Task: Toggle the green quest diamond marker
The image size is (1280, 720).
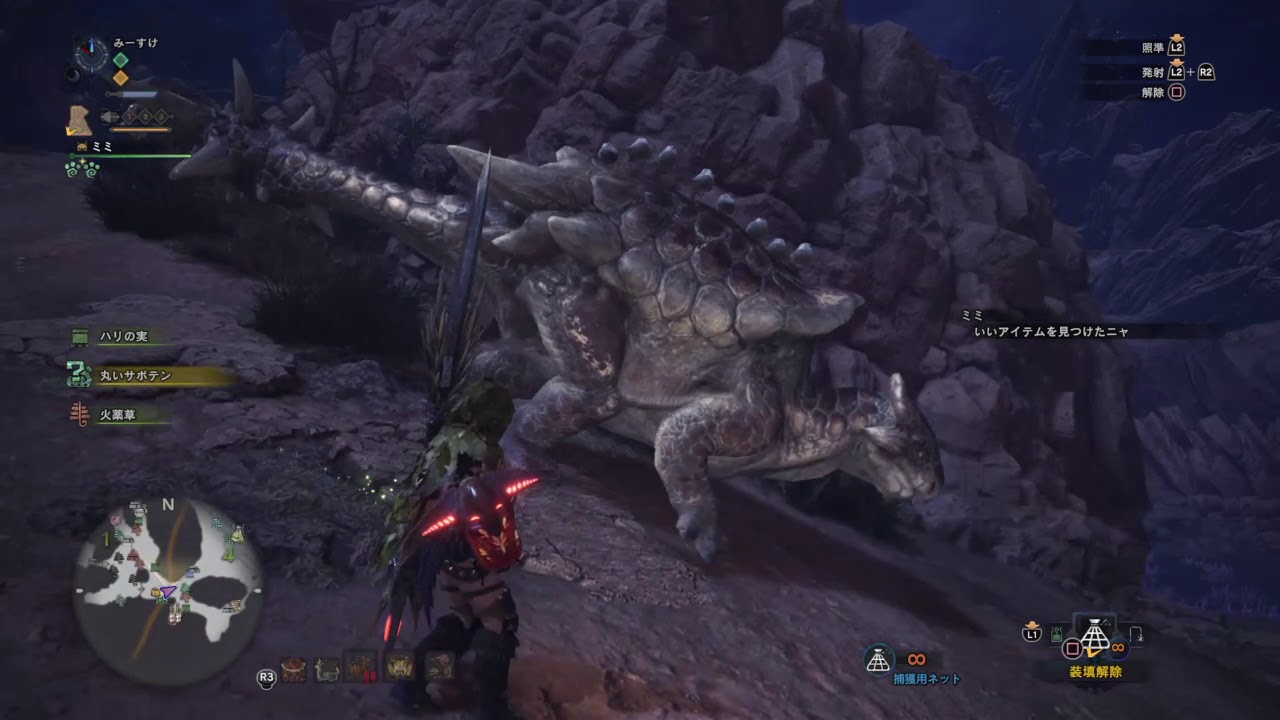Action: (120, 59)
